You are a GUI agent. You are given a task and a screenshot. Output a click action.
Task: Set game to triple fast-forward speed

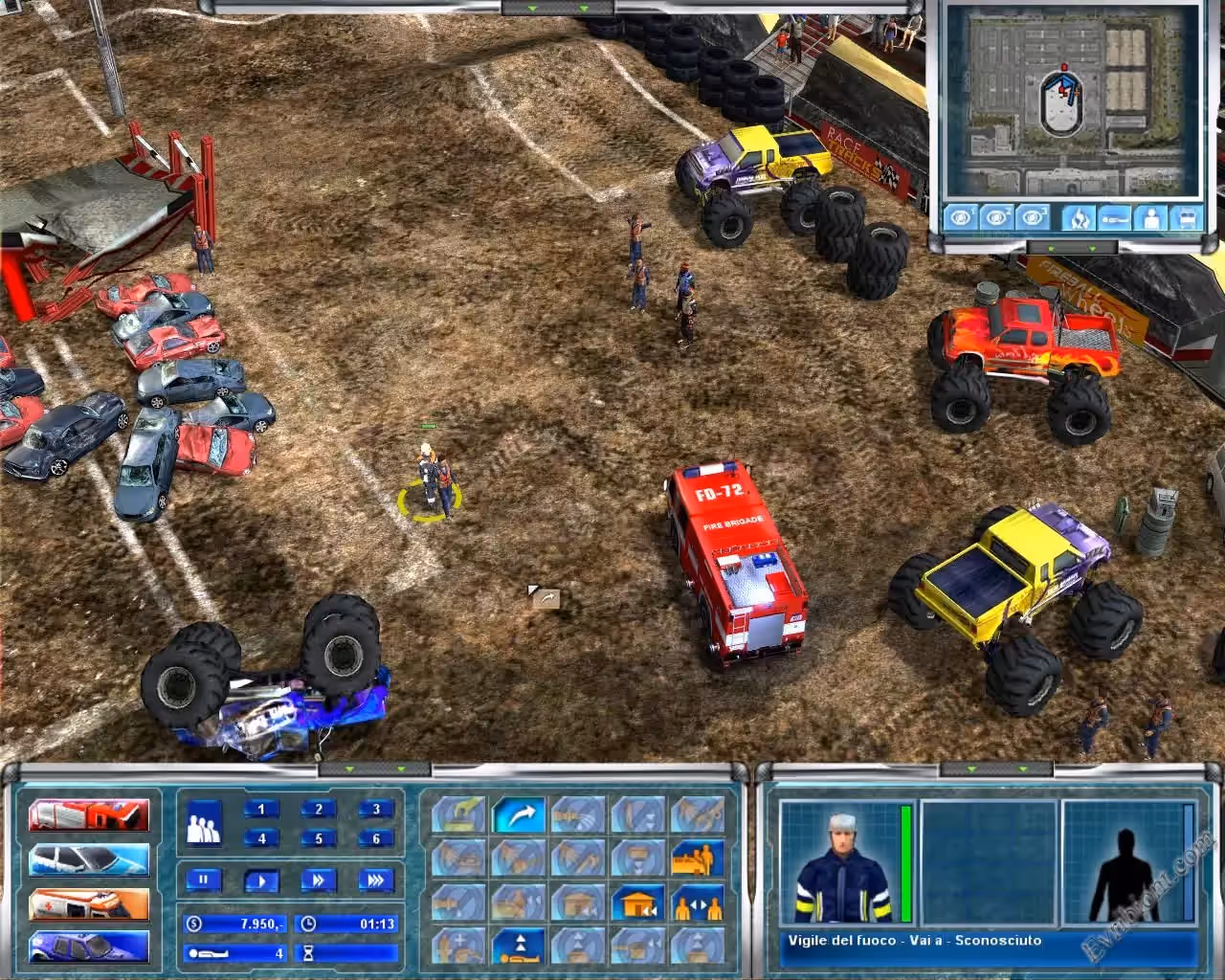point(376,880)
